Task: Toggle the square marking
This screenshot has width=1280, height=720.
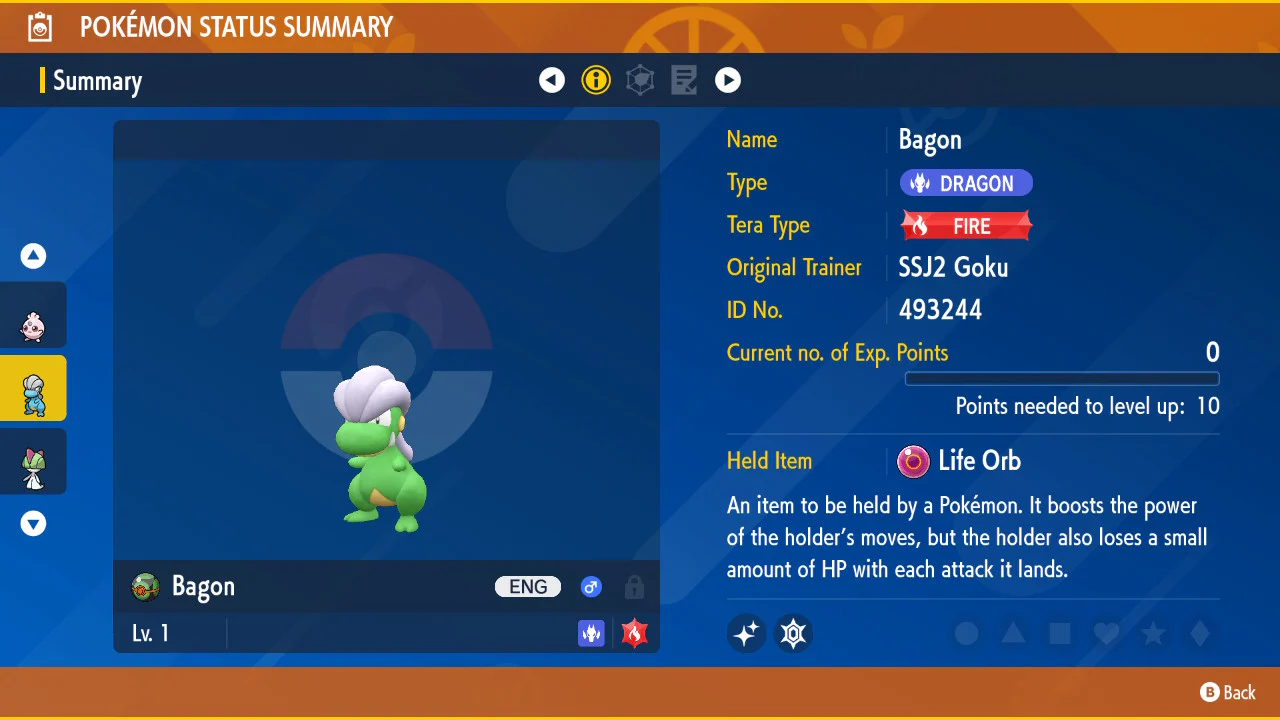Action: coord(1060,633)
